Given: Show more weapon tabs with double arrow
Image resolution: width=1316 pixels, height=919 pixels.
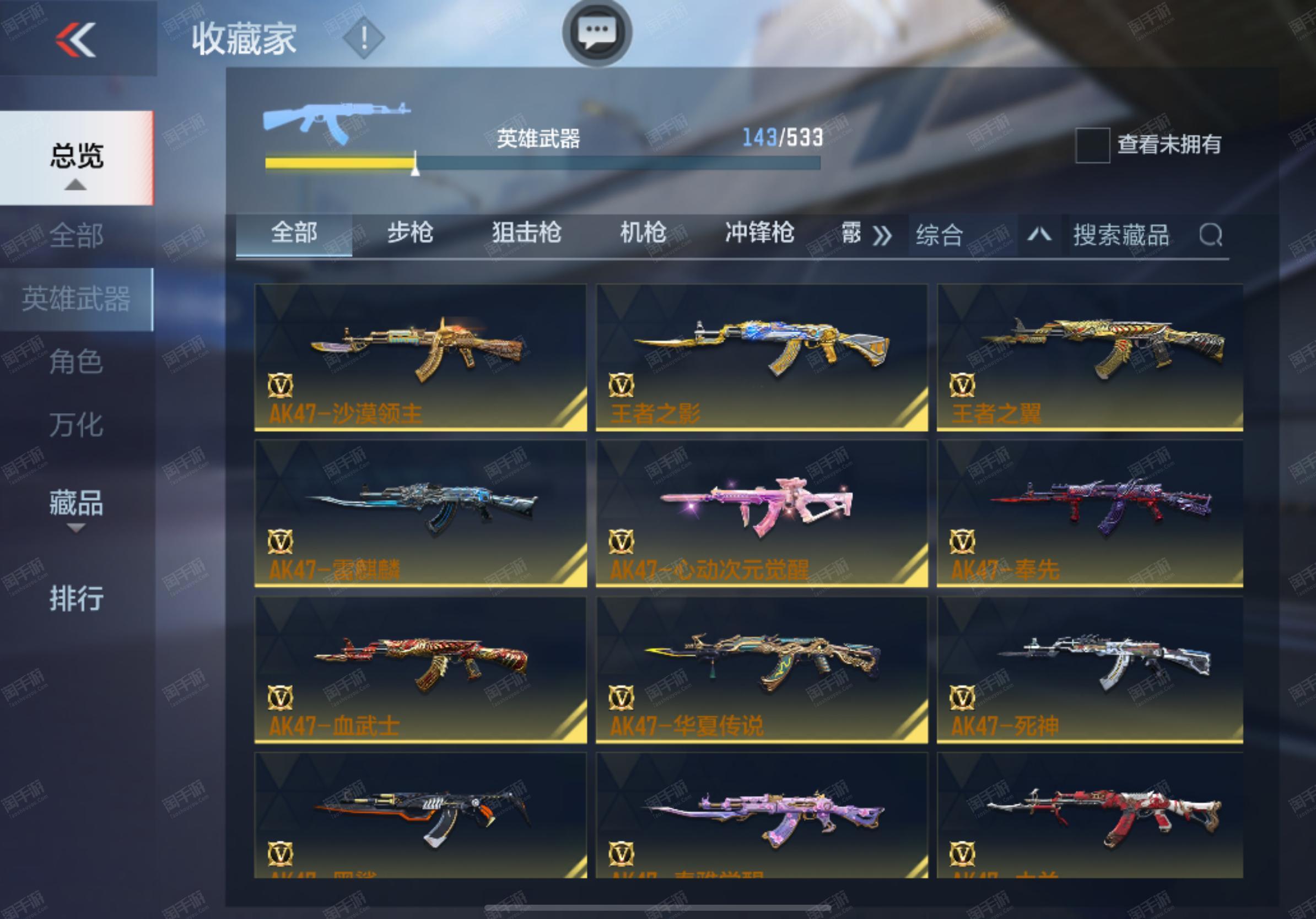Looking at the screenshot, I should point(882,235).
